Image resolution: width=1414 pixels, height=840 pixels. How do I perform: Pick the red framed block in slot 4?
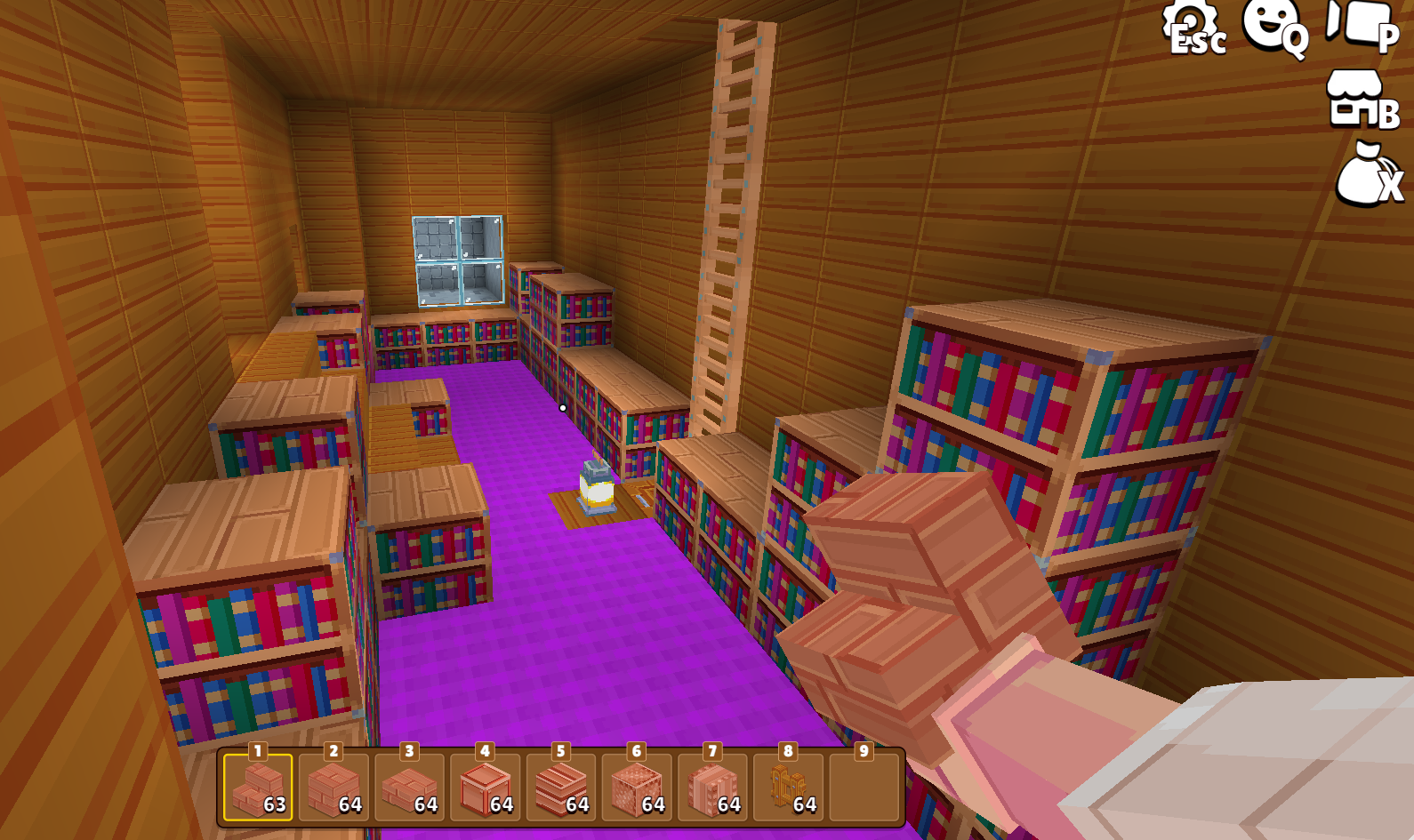click(x=486, y=788)
